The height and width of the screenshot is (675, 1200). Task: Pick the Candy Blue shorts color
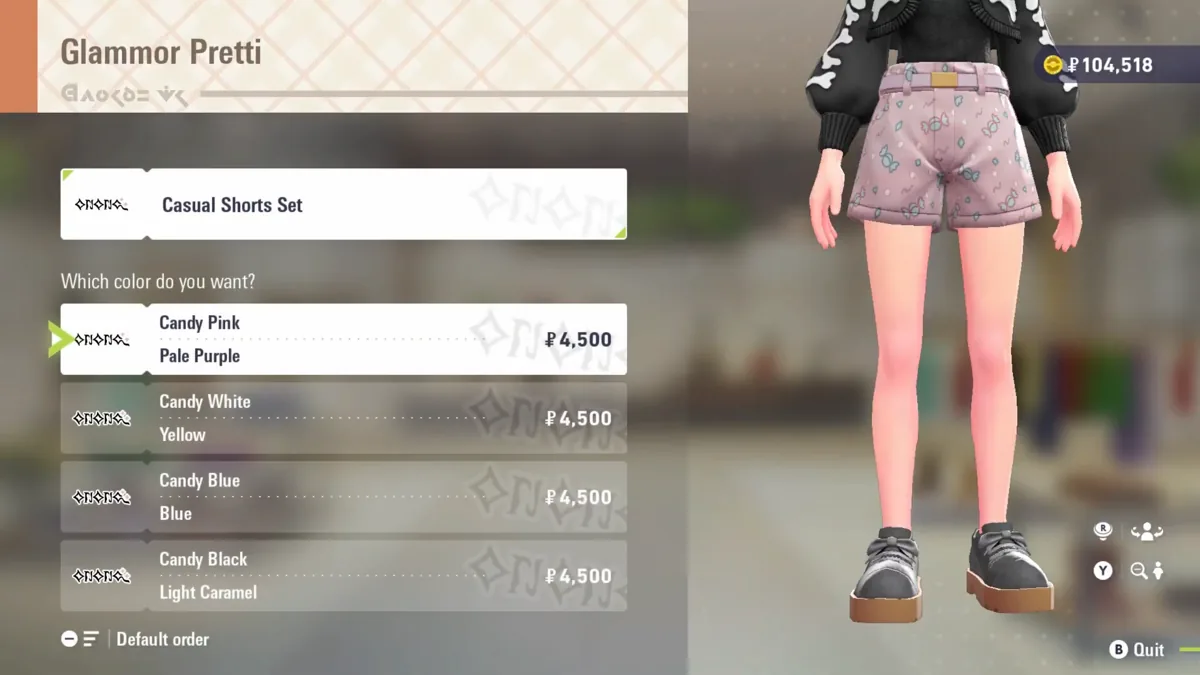click(x=343, y=497)
